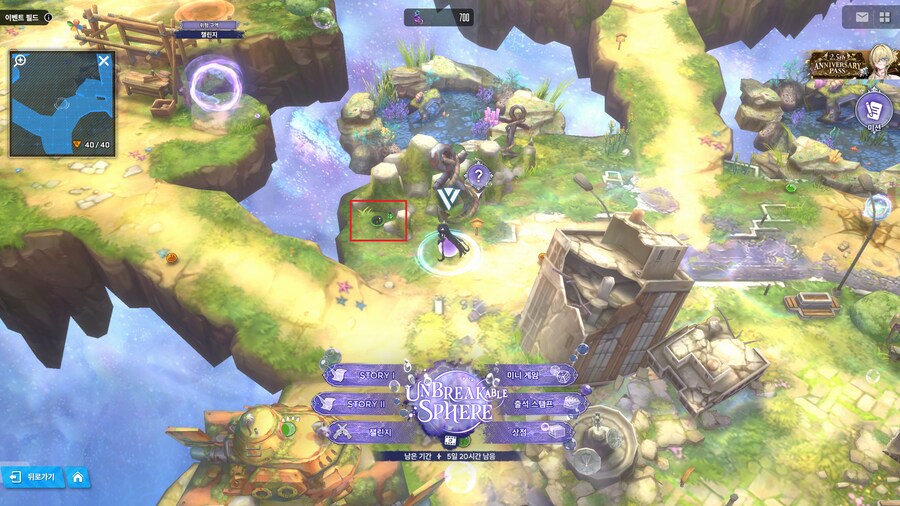Close the minimap with the X
Image resolution: width=900 pixels, height=506 pixels.
(103, 61)
